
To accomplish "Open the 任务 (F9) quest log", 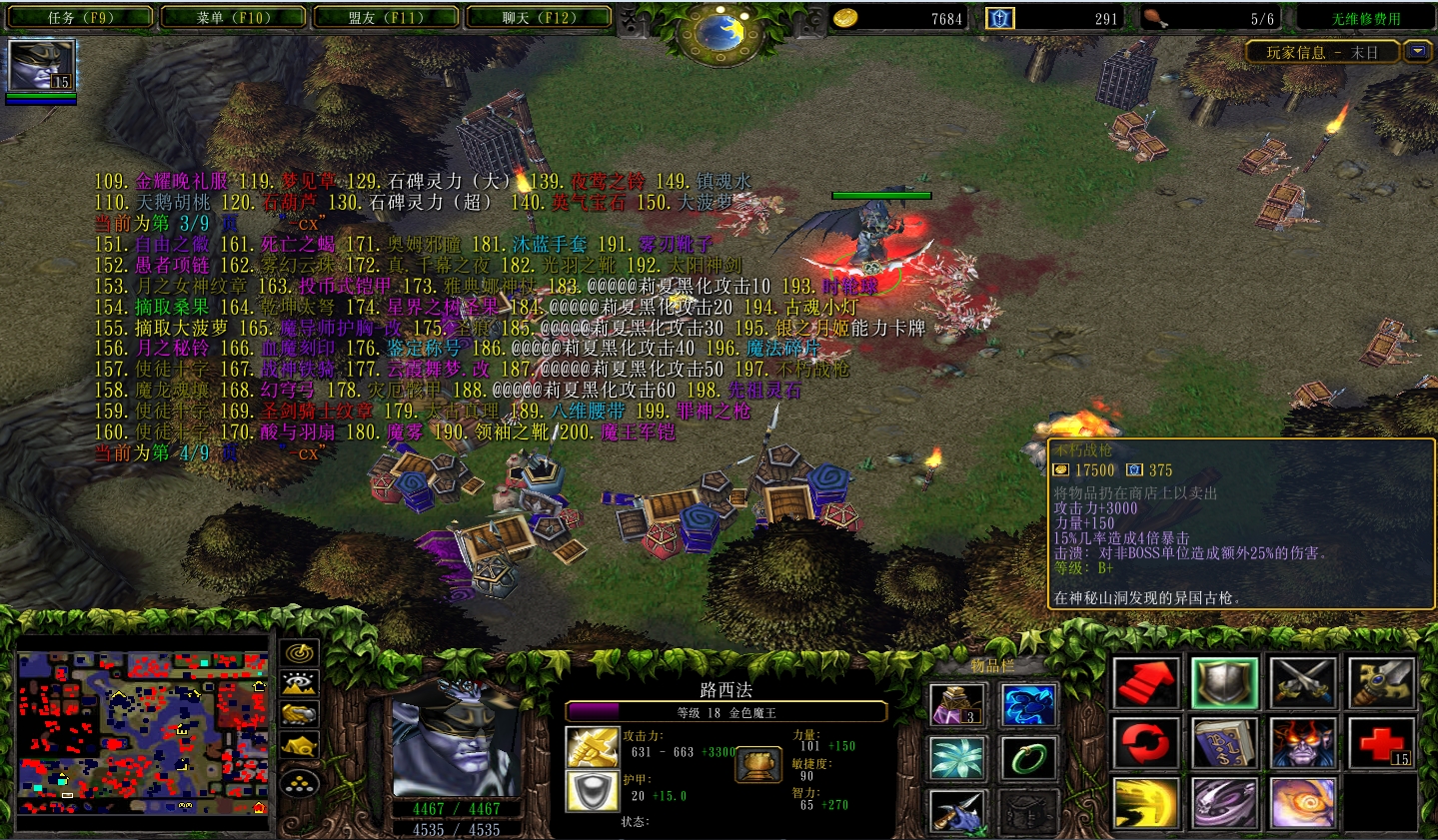I will 78,16.
